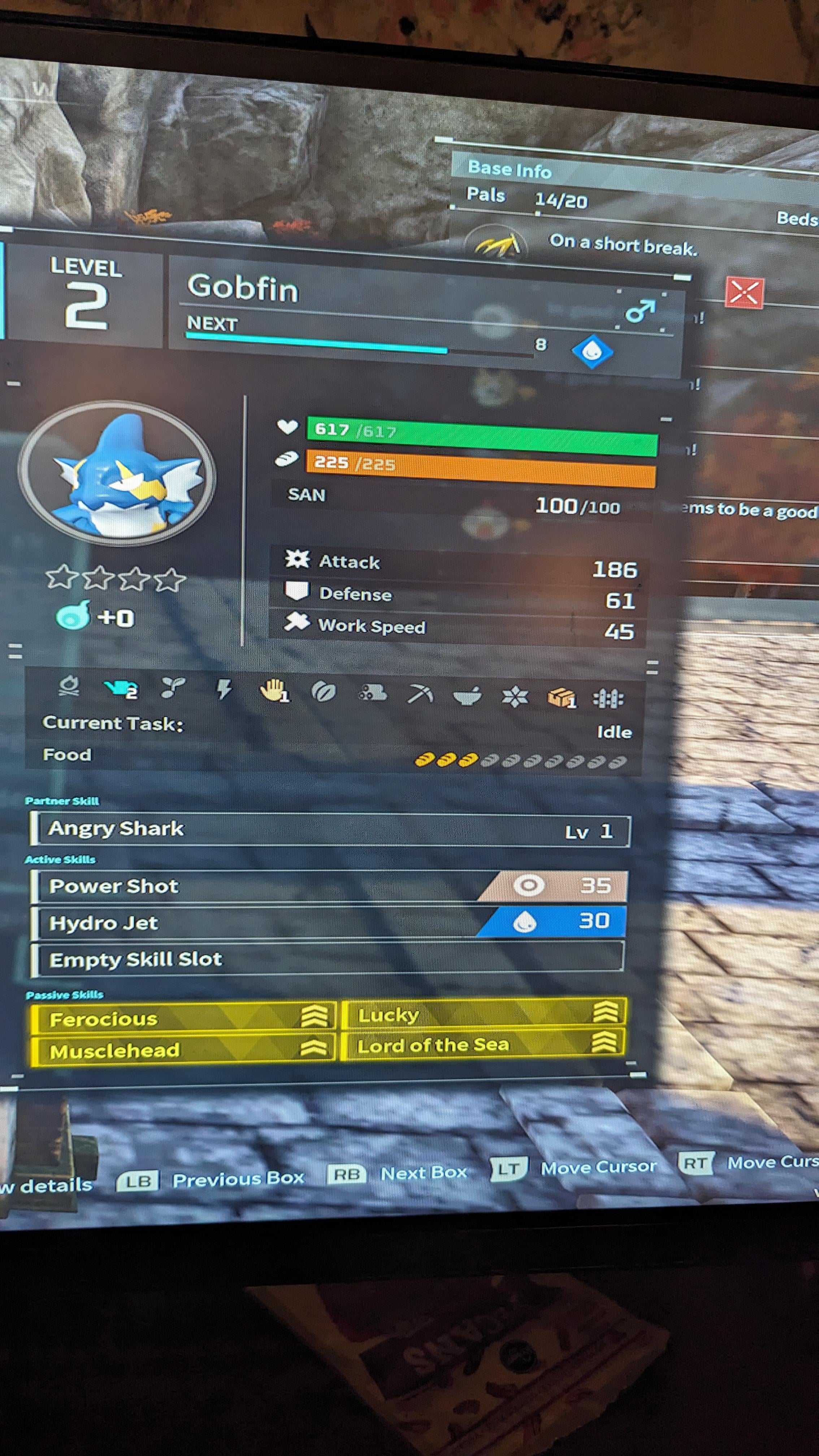Click the red crossed icon
Image resolution: width=819 pixels, height=1456 pixels.
(744, 293)
